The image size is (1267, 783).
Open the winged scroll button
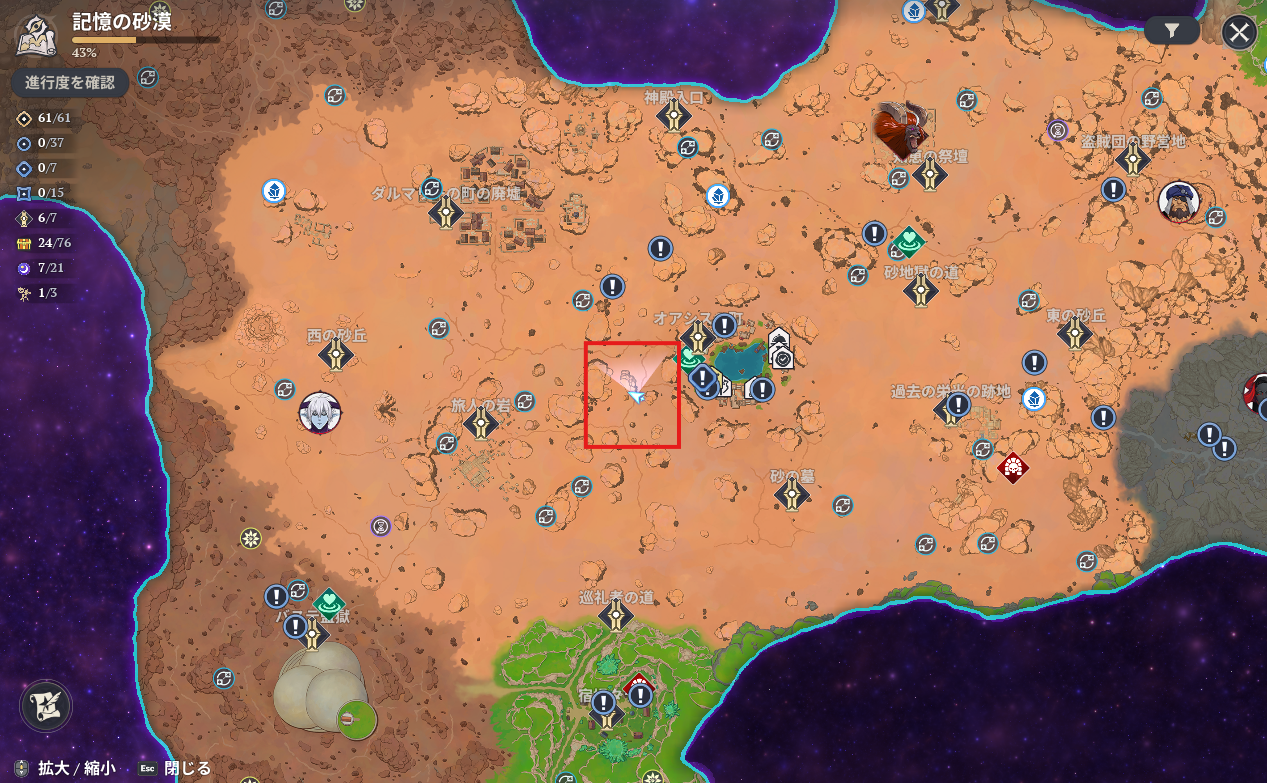tap(46, 705)
